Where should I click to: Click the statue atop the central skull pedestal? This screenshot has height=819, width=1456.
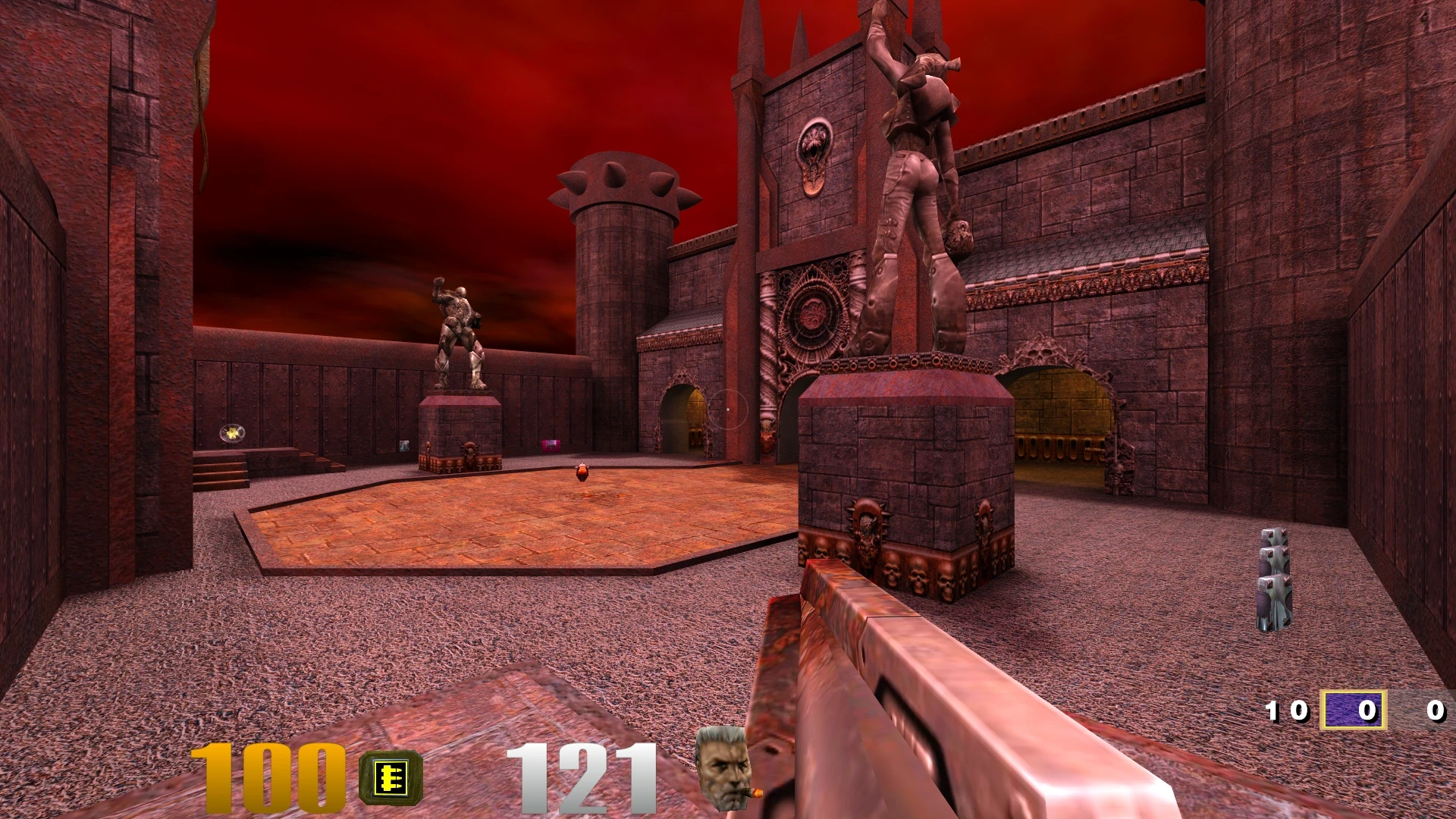coord(910,152)
